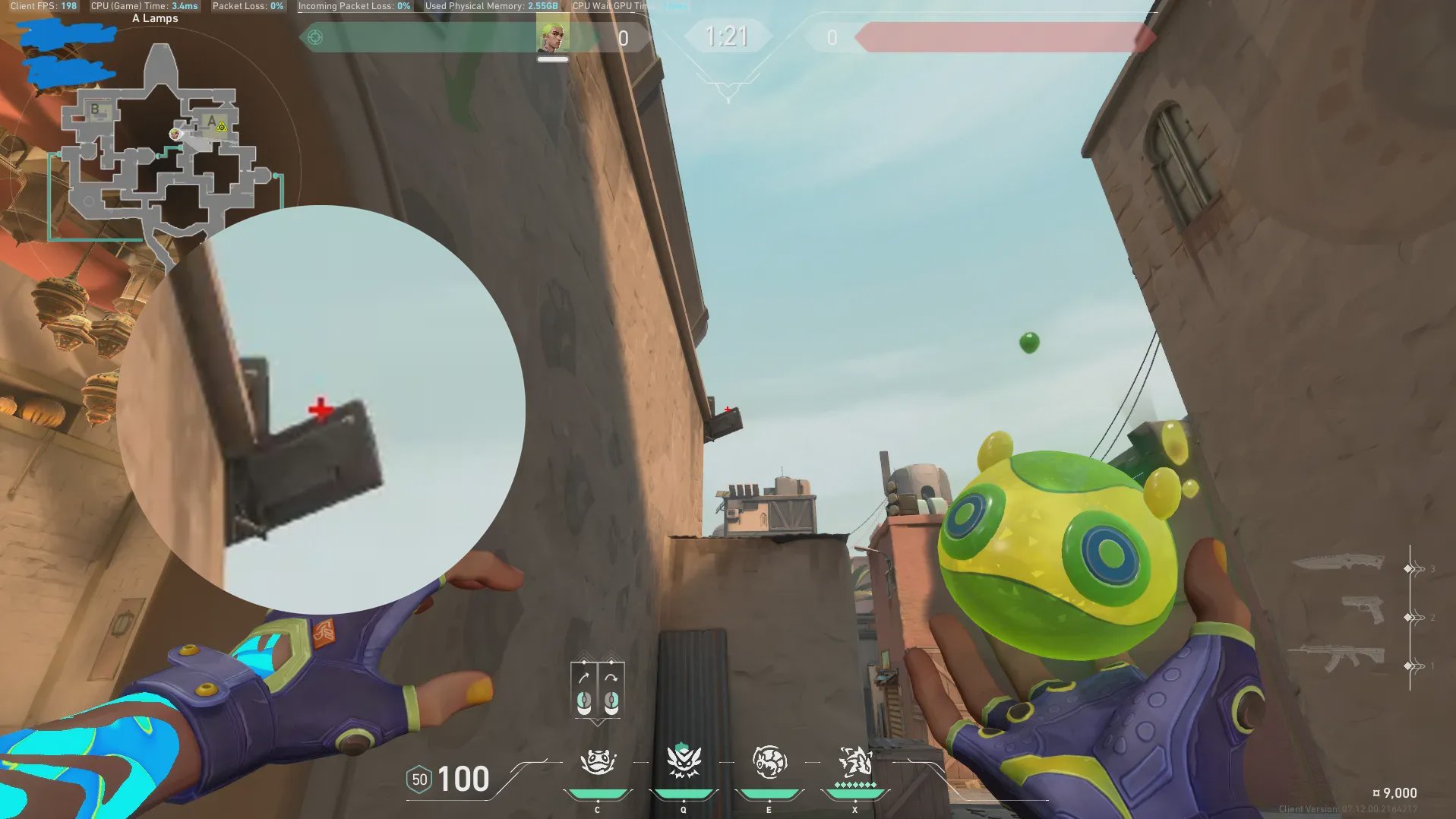Activate the E ability icon
The image size is (1456, 819).
769,762
